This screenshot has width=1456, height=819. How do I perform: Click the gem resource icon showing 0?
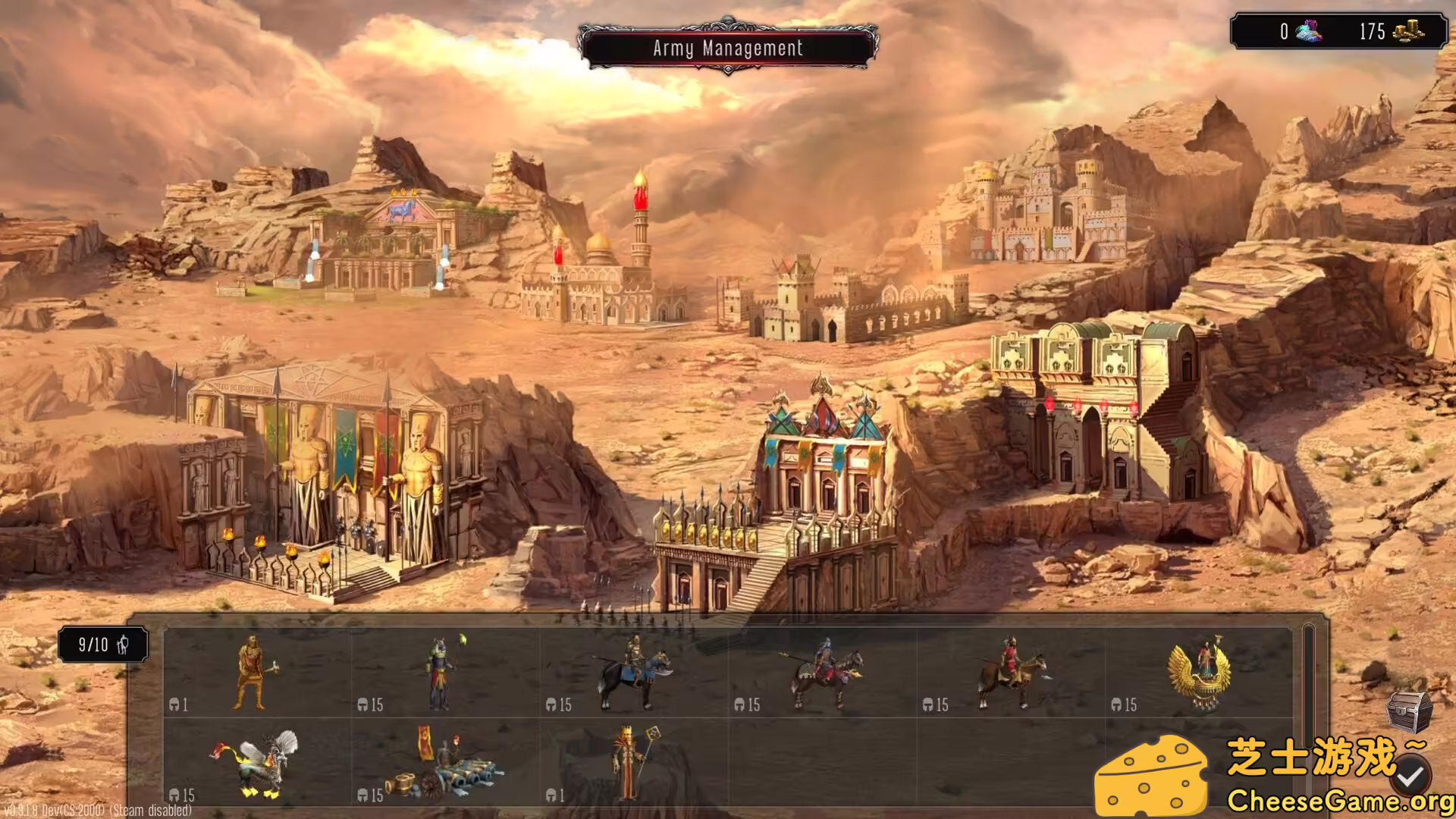point(1310,33)
